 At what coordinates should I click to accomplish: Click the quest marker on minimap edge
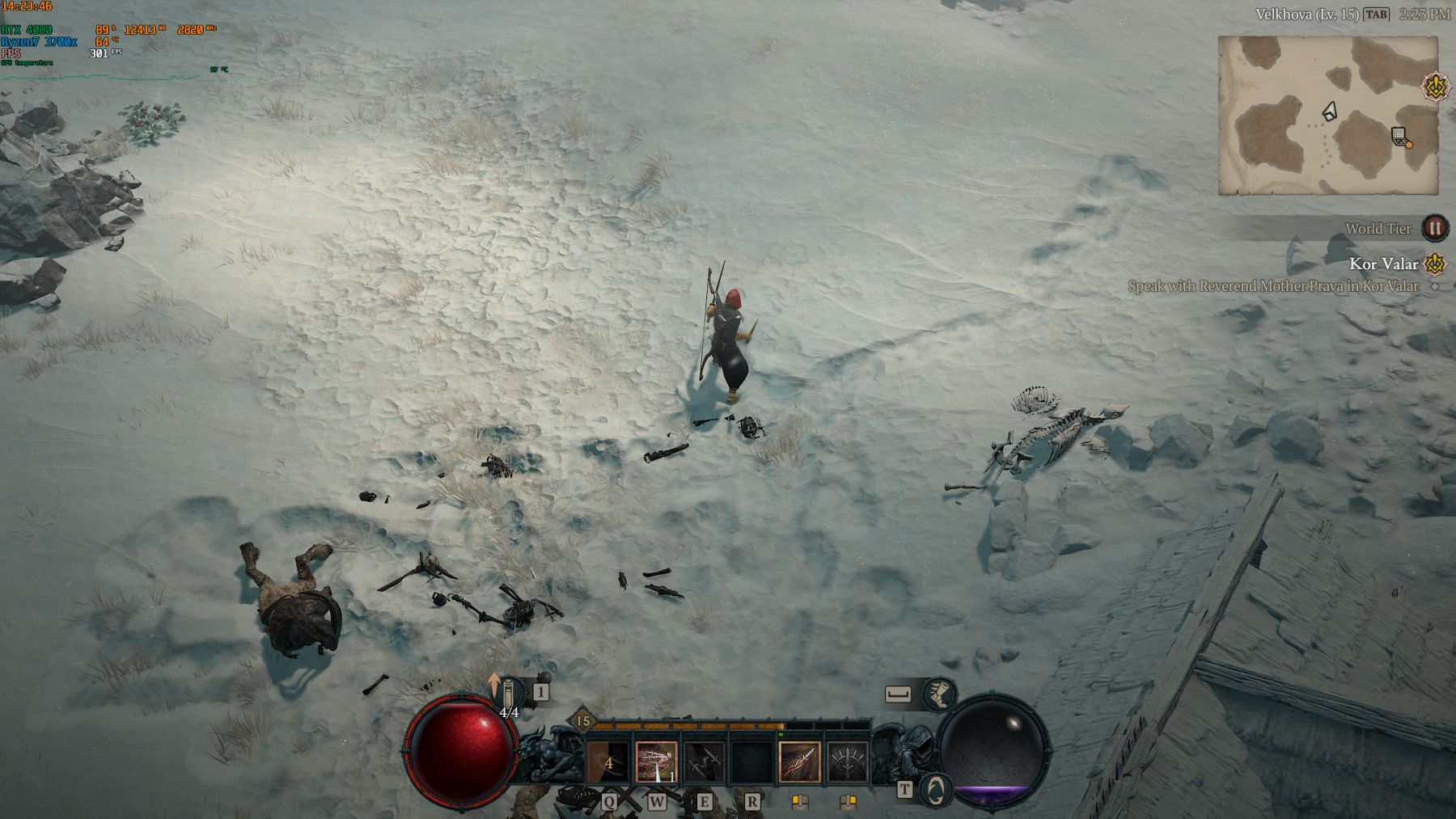coord(1437,87)
